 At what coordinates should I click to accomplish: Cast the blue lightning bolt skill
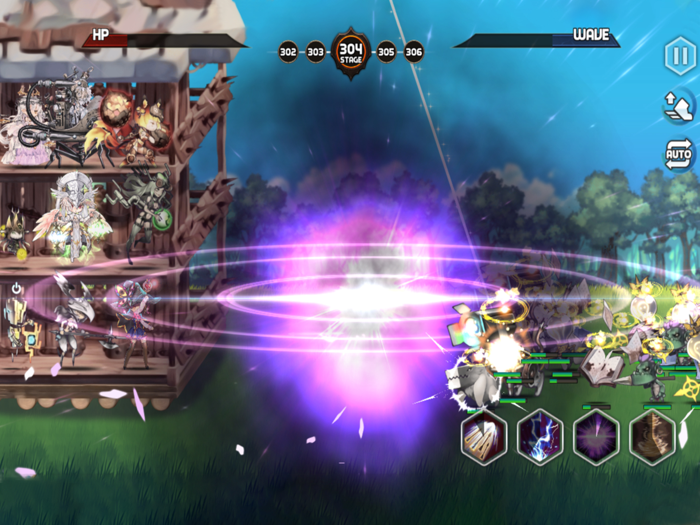click(540, 437)
